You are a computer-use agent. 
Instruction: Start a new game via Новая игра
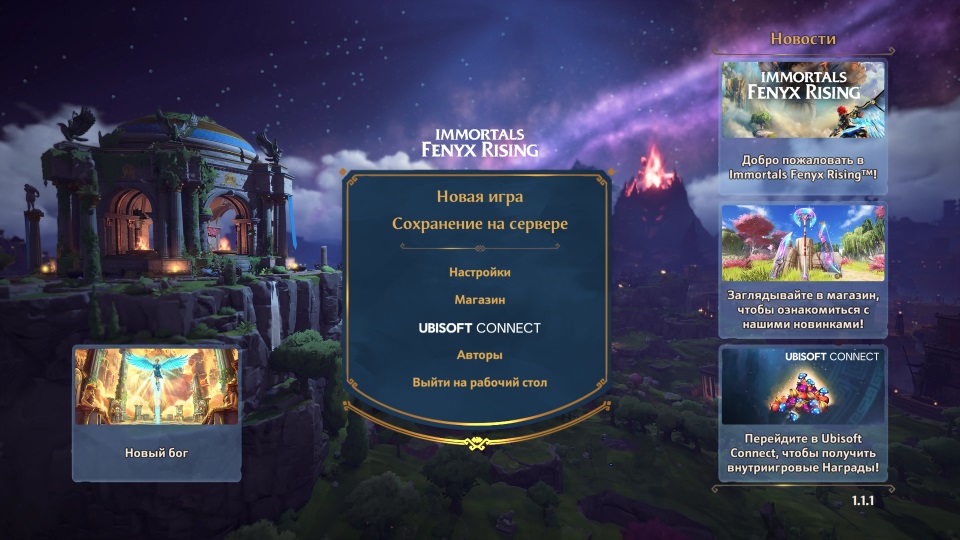(x=479, y=197)
